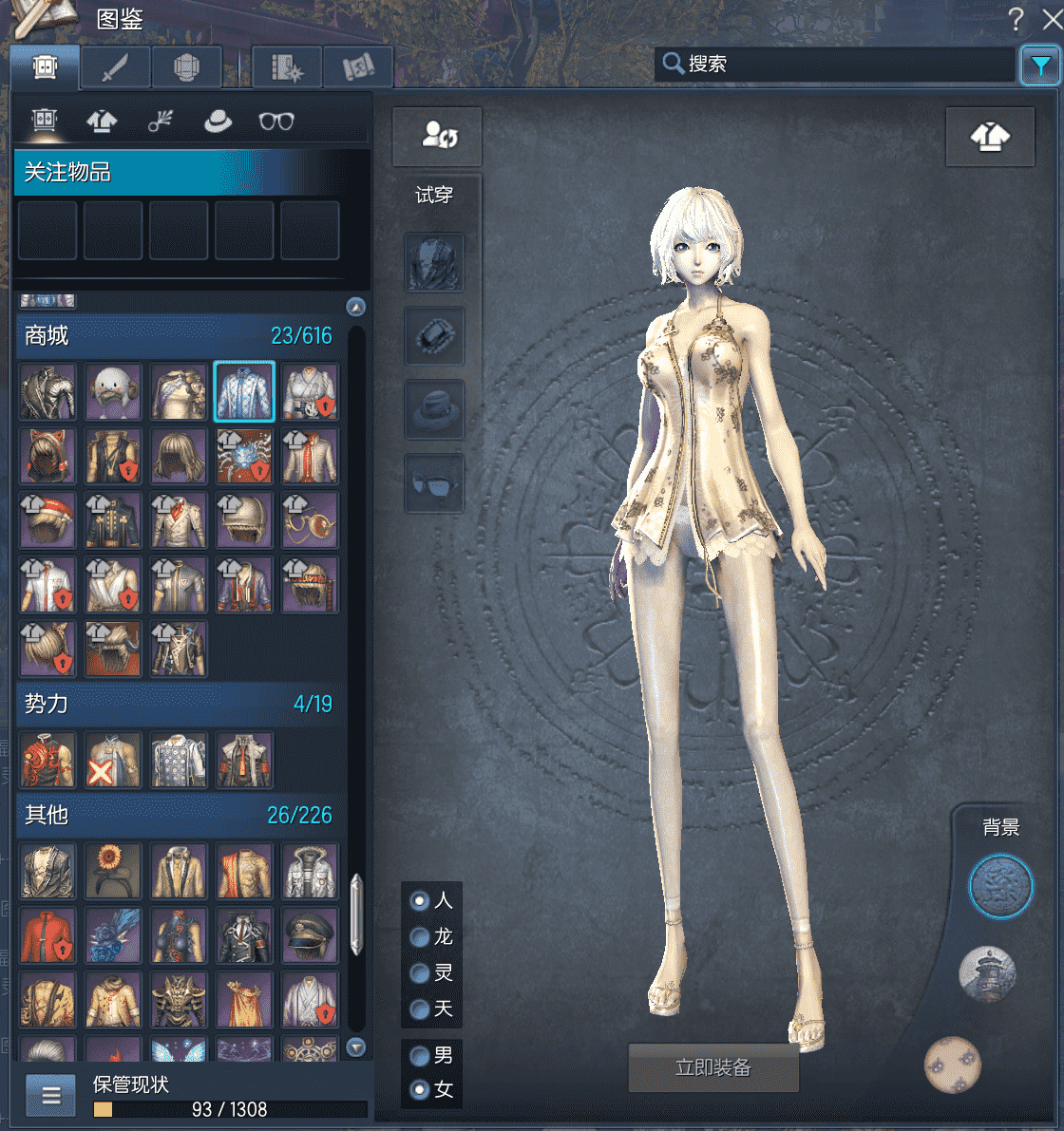Click the 立即装备 equip button
The image size is (1064, 1131).
click(x=712, y=1068)
